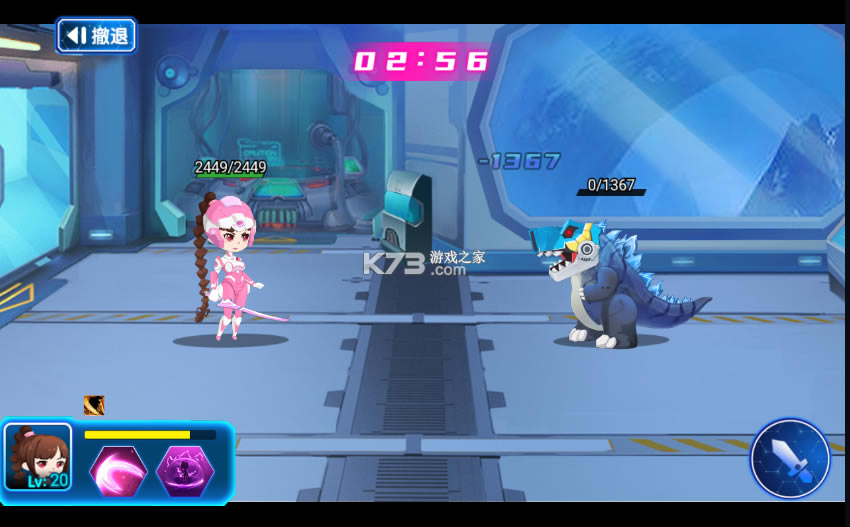Hit the sword attack button

coord(790,458)
